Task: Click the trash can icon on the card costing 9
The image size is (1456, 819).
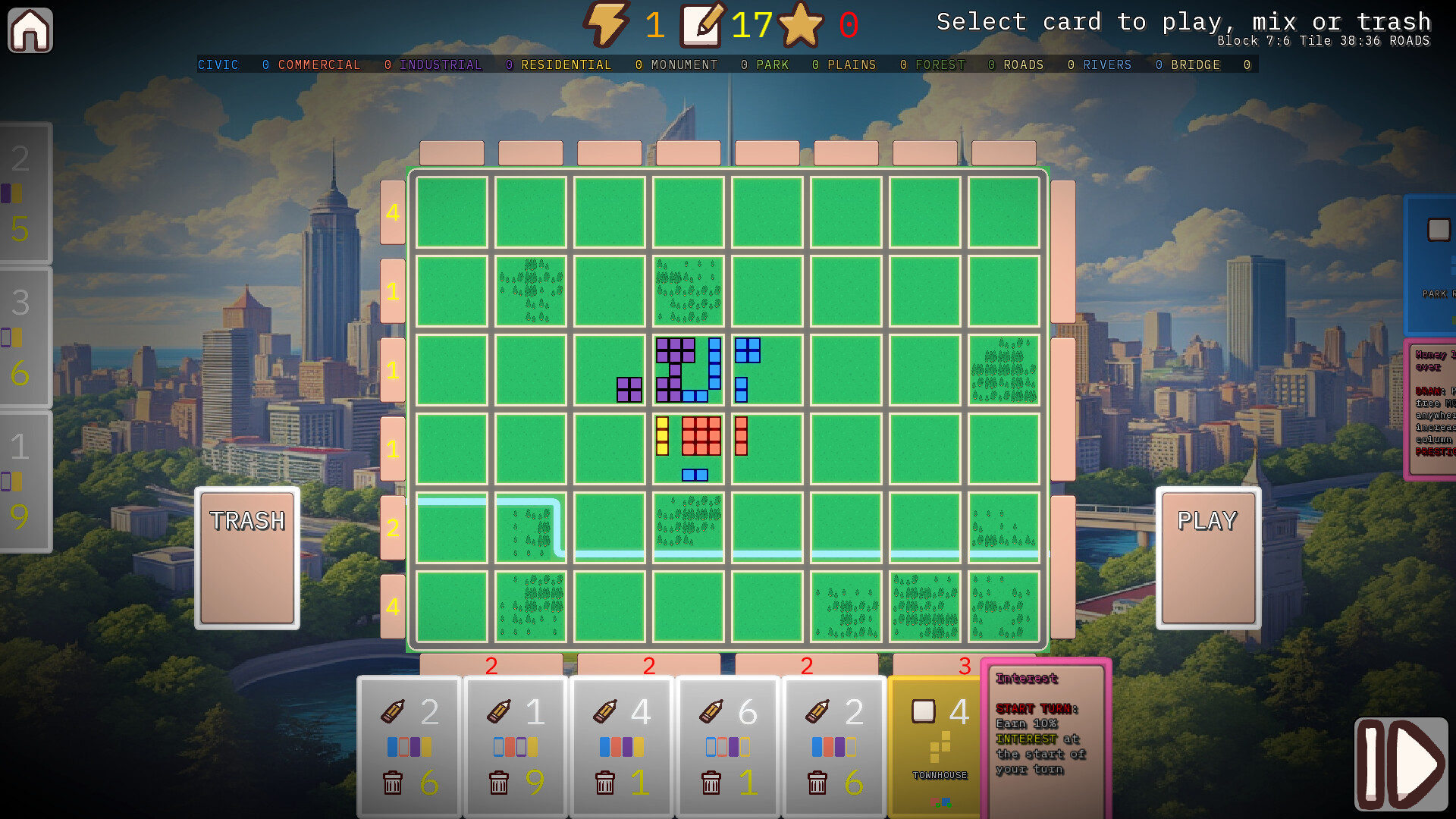Action: [x=499, y=783]
